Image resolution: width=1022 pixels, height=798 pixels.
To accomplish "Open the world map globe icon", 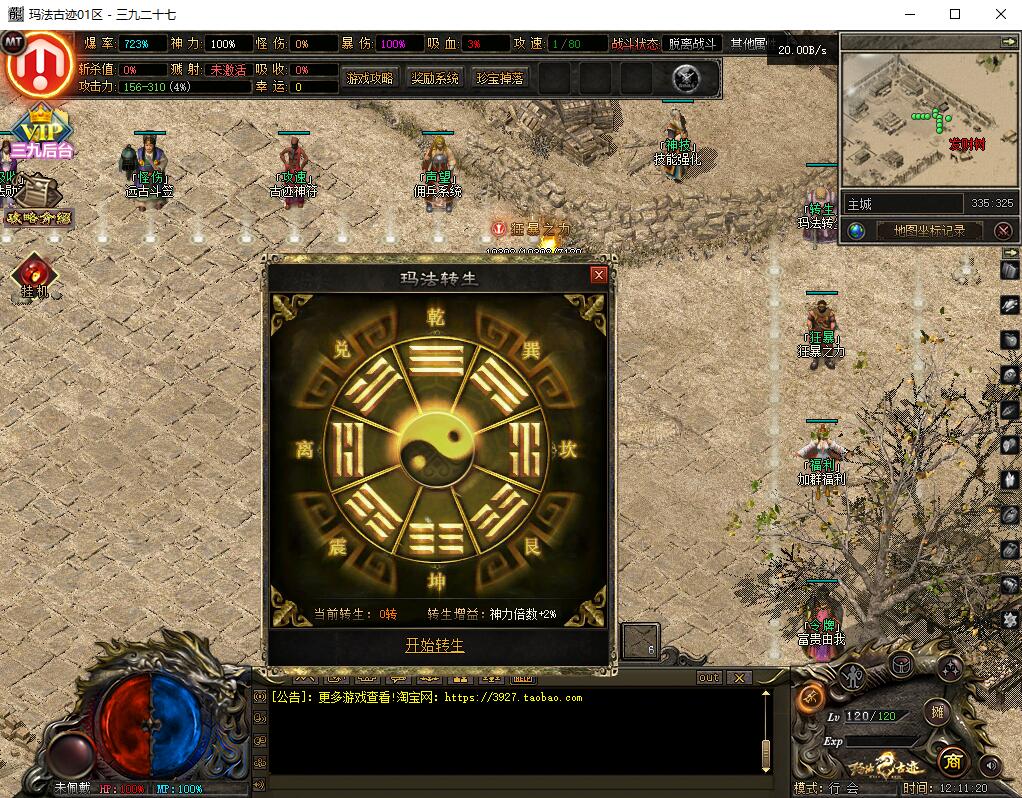I will click(x=856, y=231).
